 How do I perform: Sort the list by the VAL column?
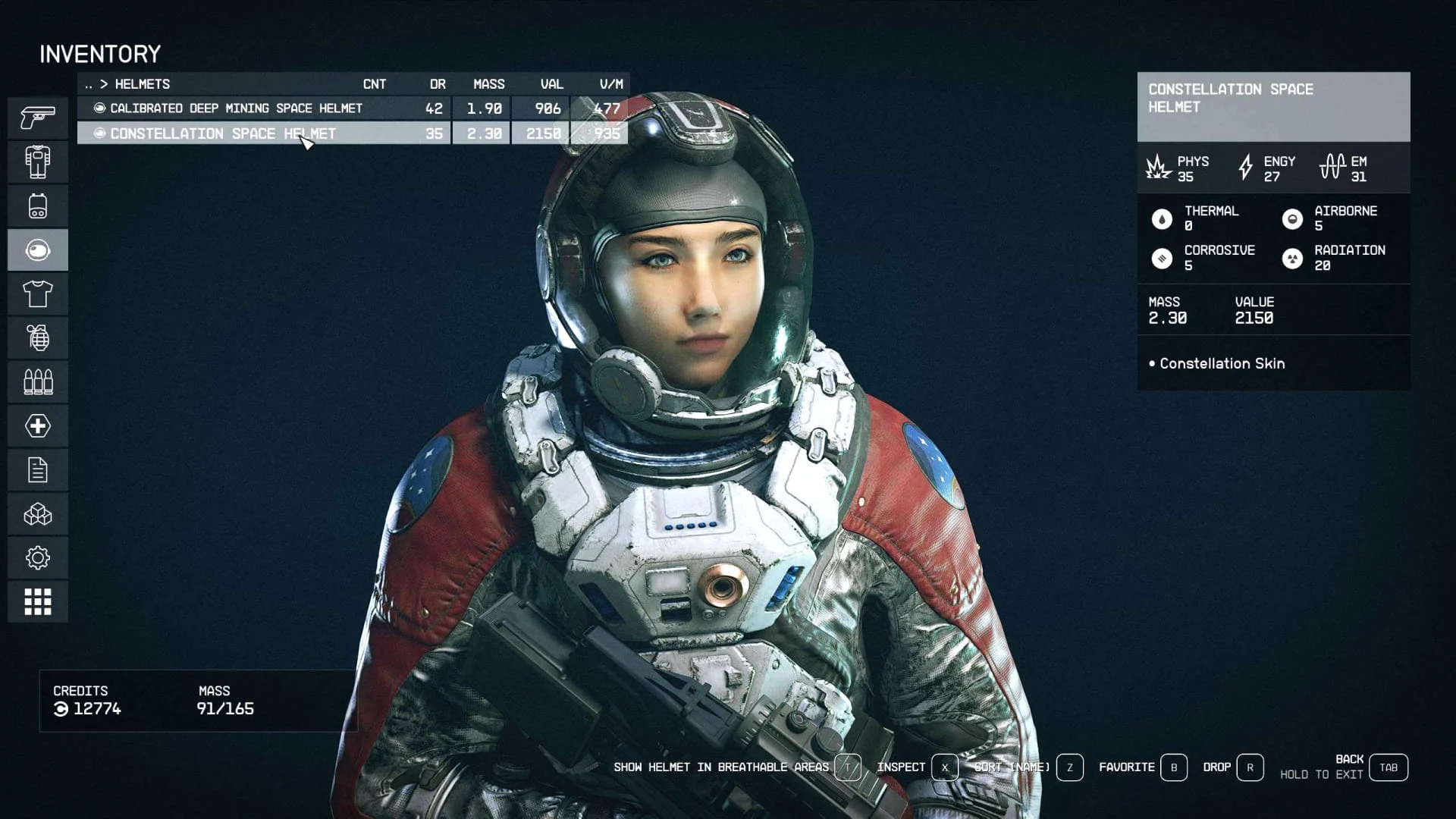point(551,84)
